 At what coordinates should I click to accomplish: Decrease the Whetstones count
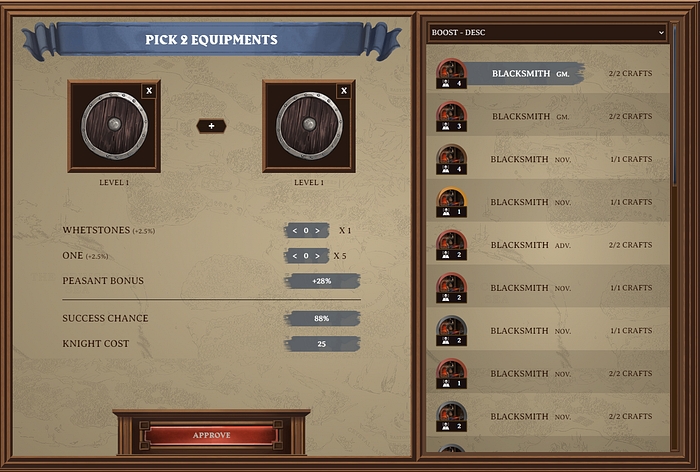[294, 231]
